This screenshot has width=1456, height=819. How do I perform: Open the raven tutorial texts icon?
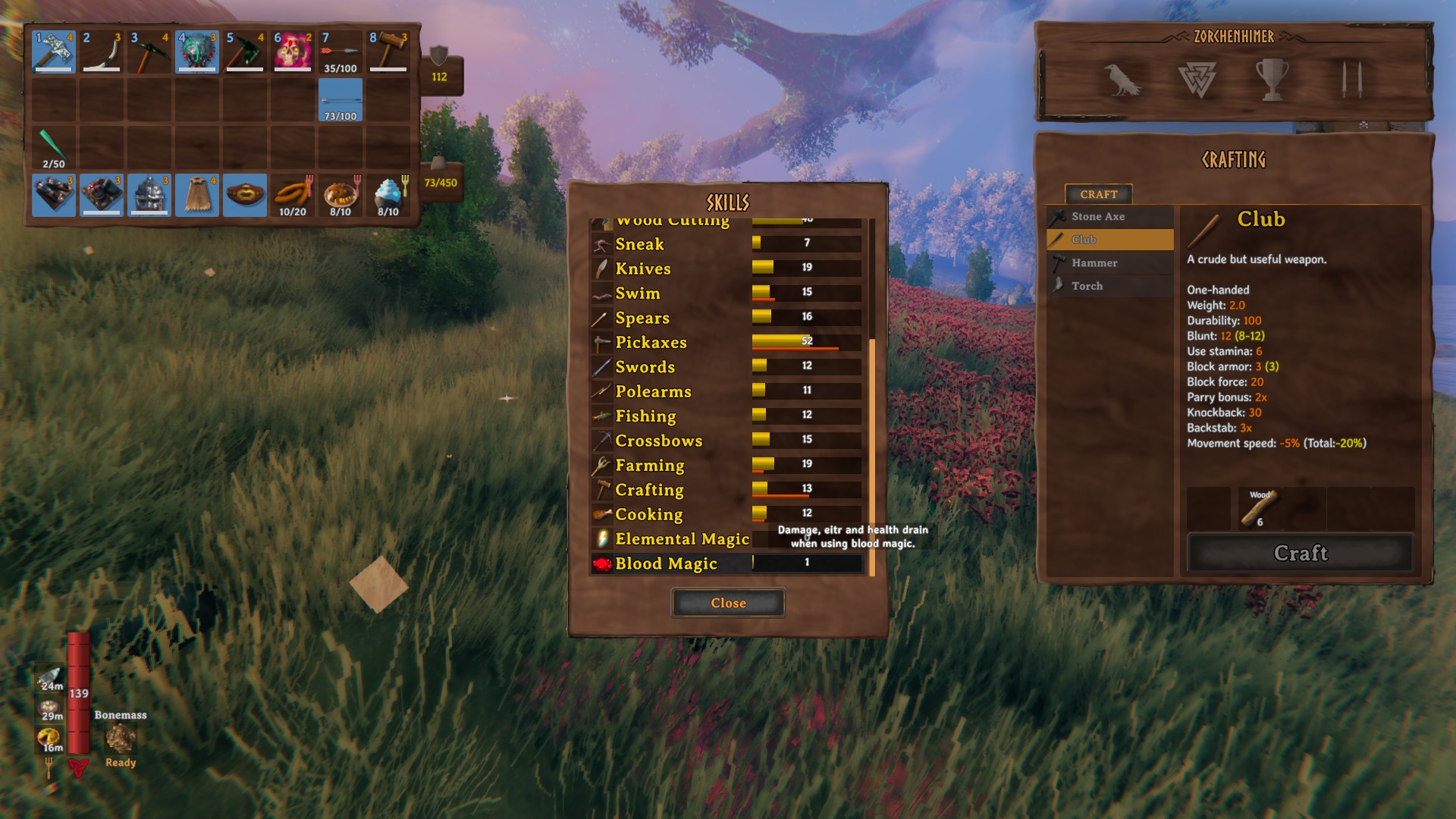click(1122, 80)
